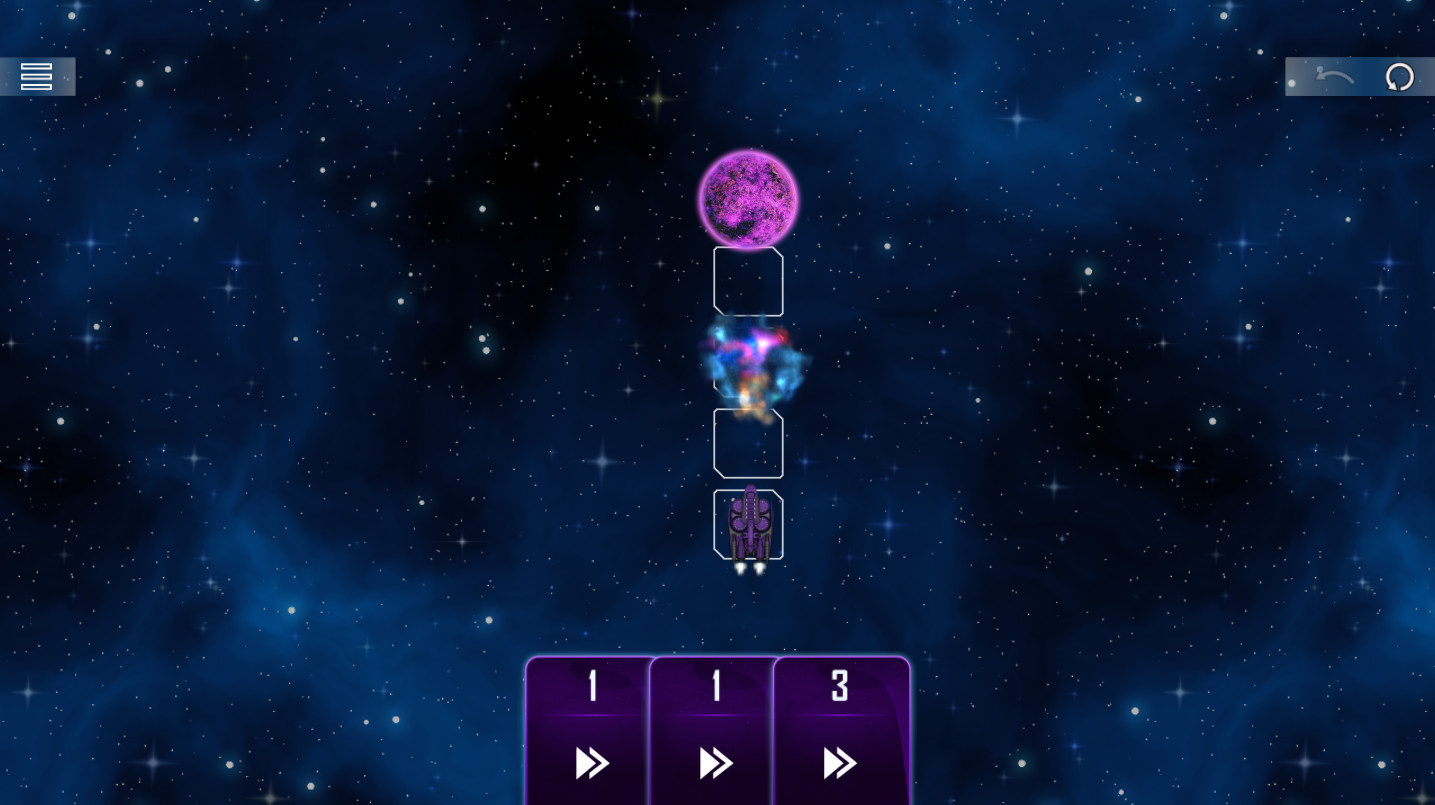
Task: Click the grid cell hidden behind the nebula
Action: click(748, 362)
